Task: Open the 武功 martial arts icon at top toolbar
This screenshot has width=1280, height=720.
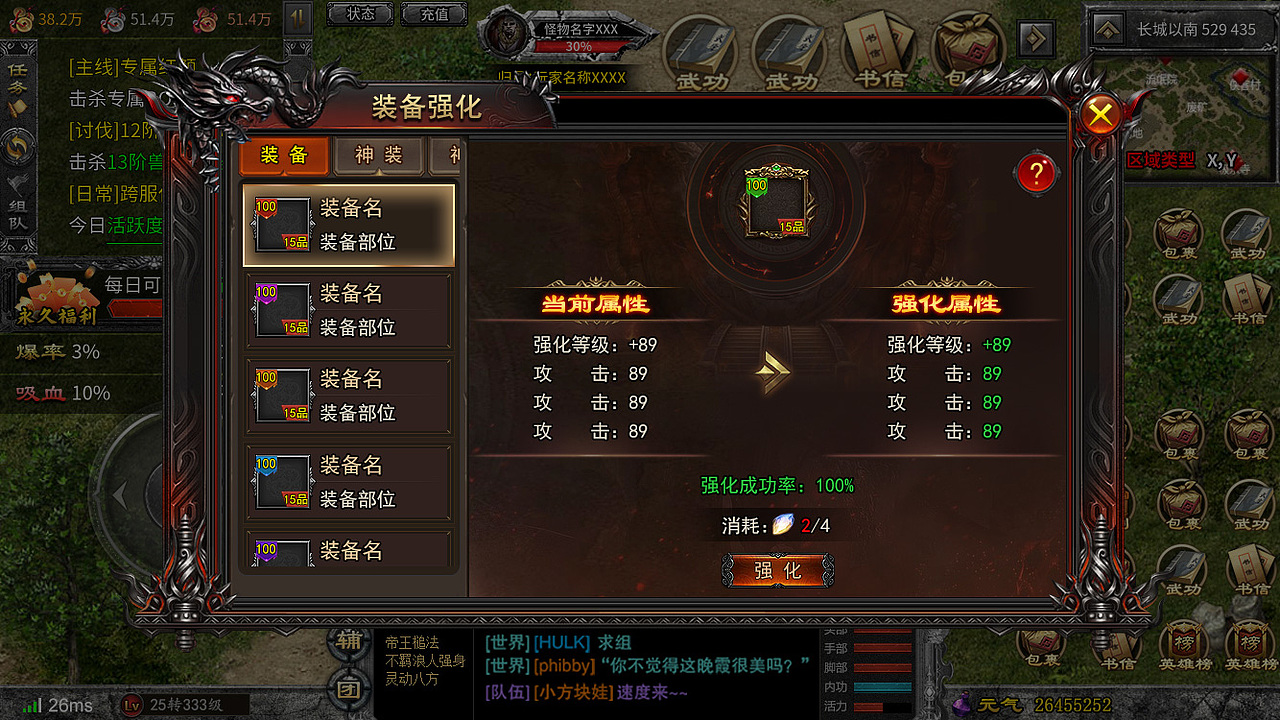Action: pos(703,45)
